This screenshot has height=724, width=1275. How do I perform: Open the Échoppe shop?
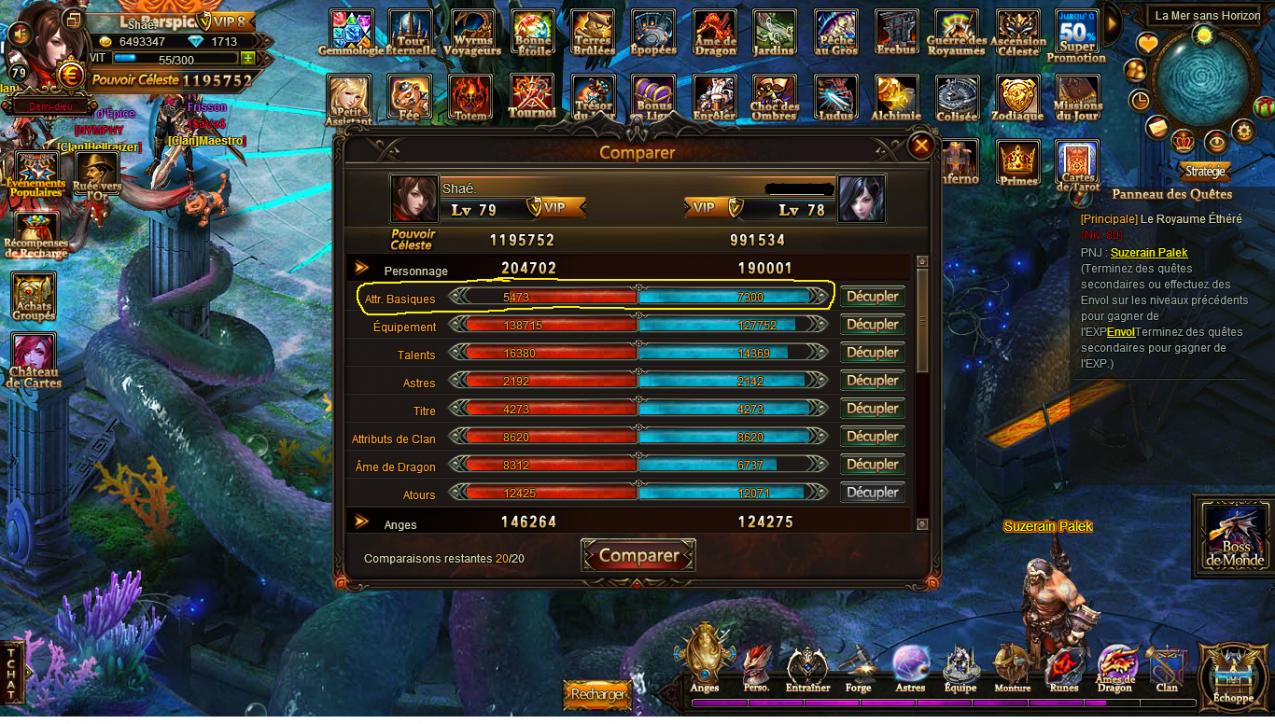point(1233,675)
